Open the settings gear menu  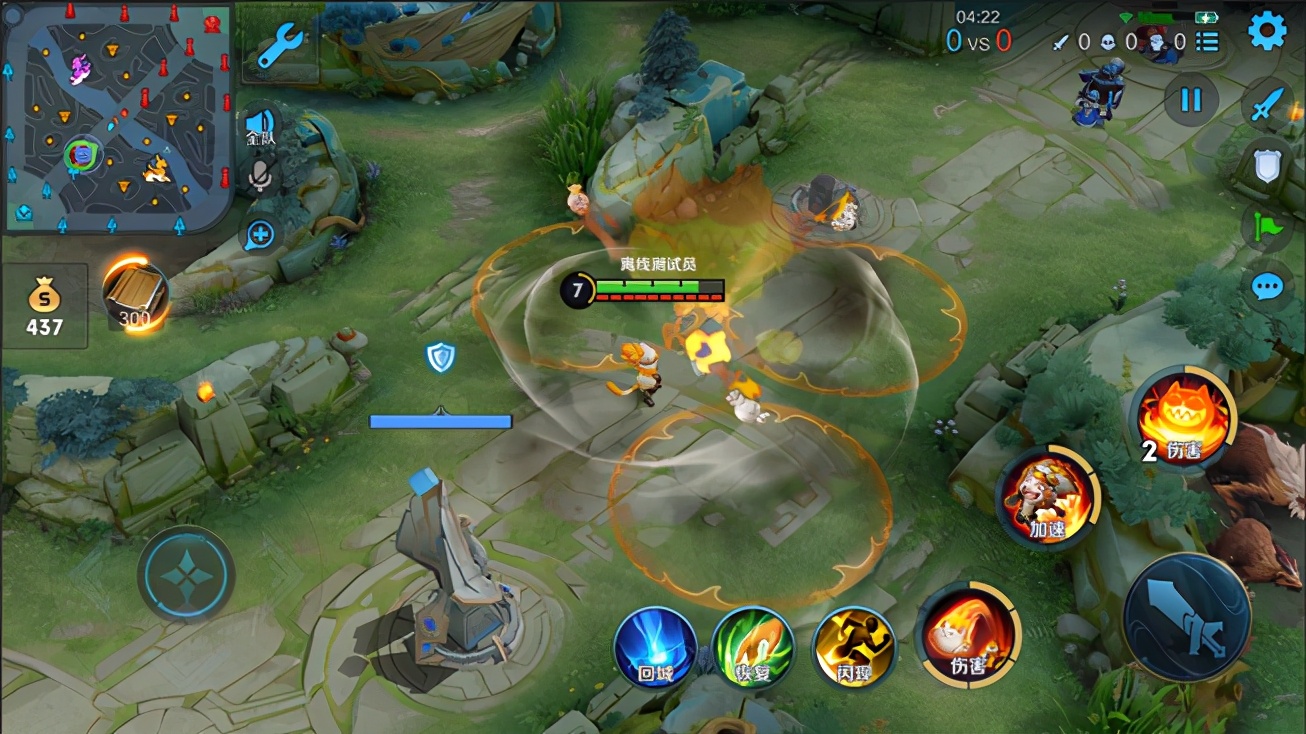(1267, 32)
